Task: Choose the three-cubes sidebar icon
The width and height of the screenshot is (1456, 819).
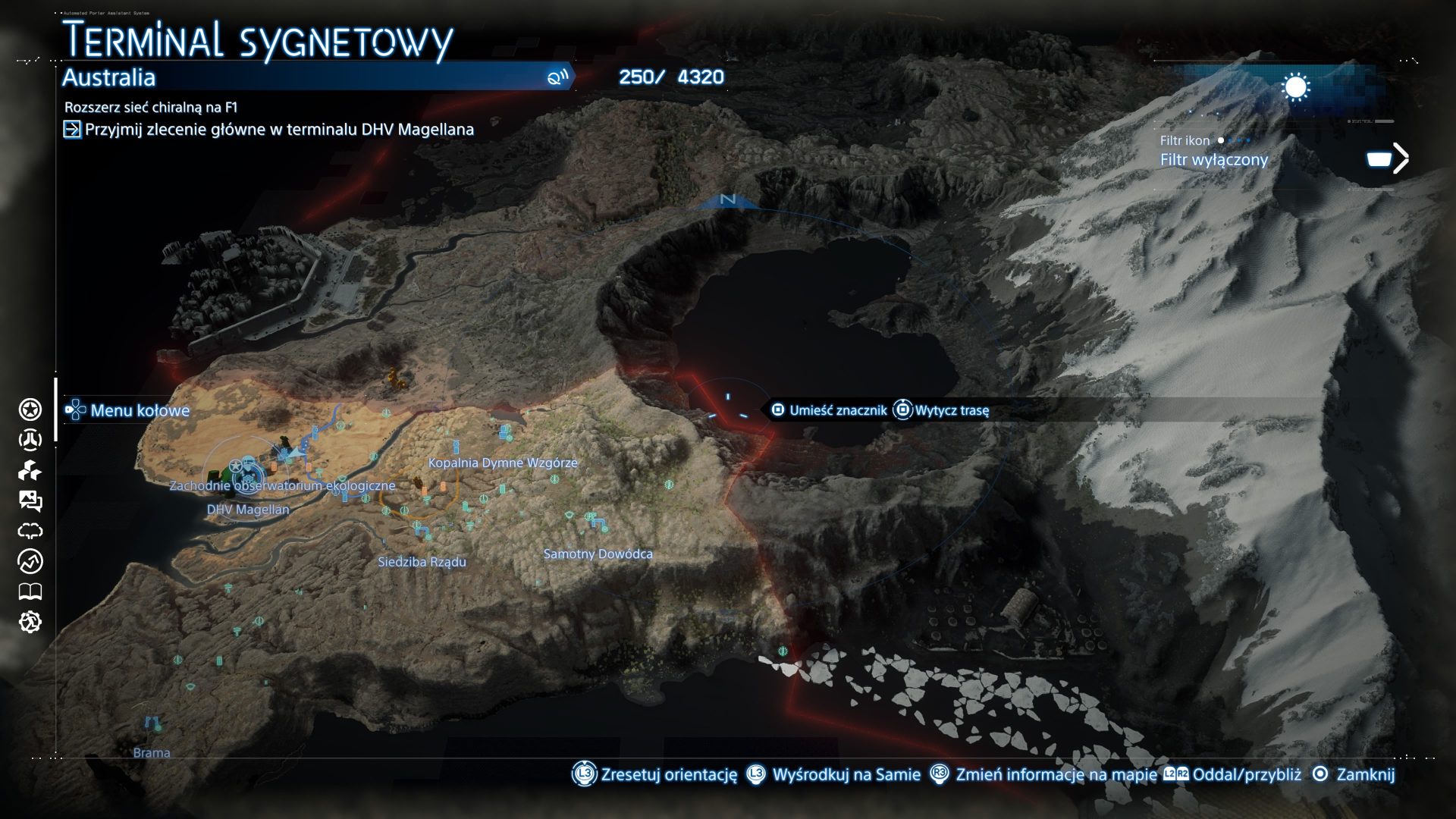Action: [30, 471]
